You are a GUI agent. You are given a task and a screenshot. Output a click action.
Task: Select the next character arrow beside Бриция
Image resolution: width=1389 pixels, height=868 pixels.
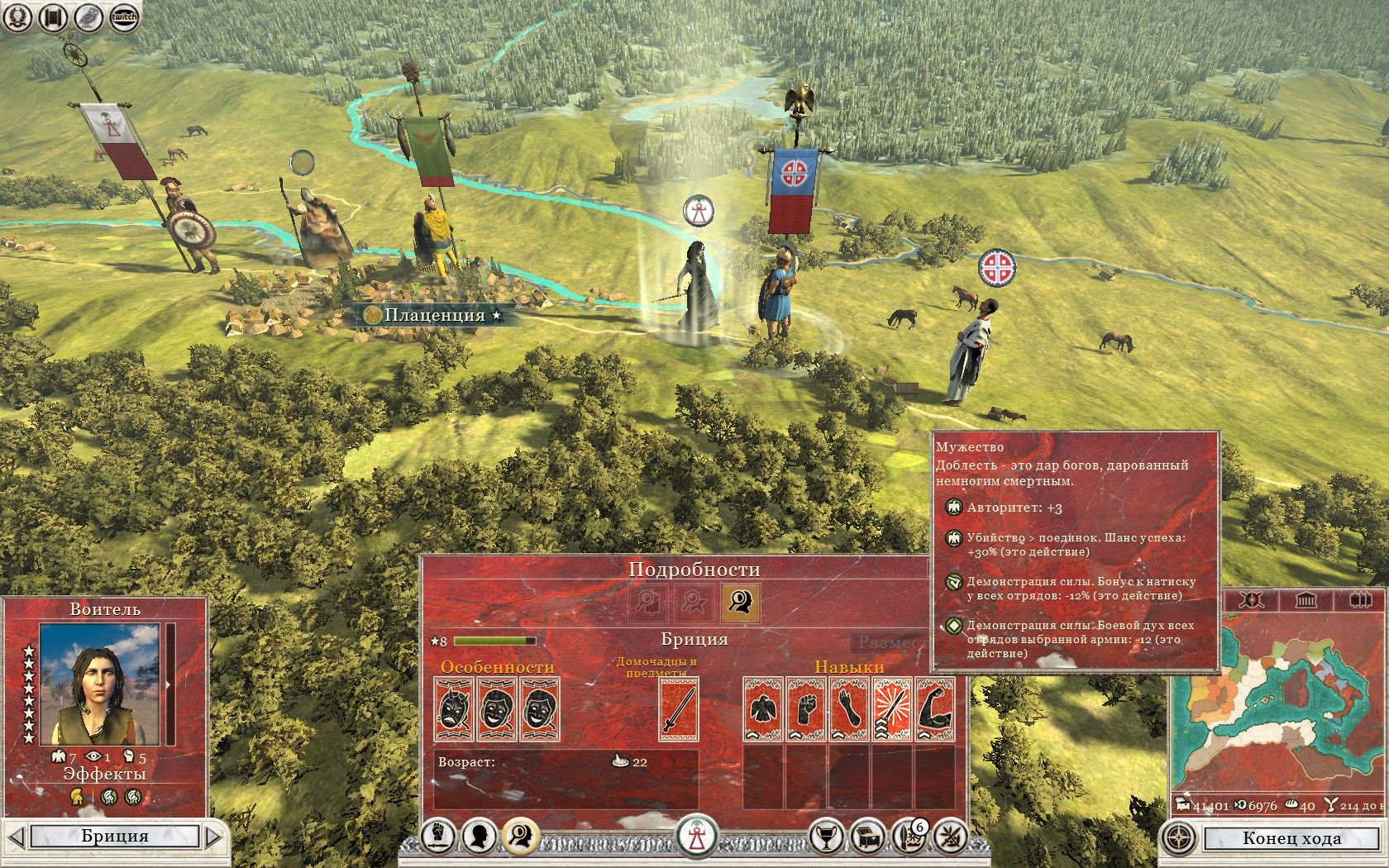coord(214,837)
